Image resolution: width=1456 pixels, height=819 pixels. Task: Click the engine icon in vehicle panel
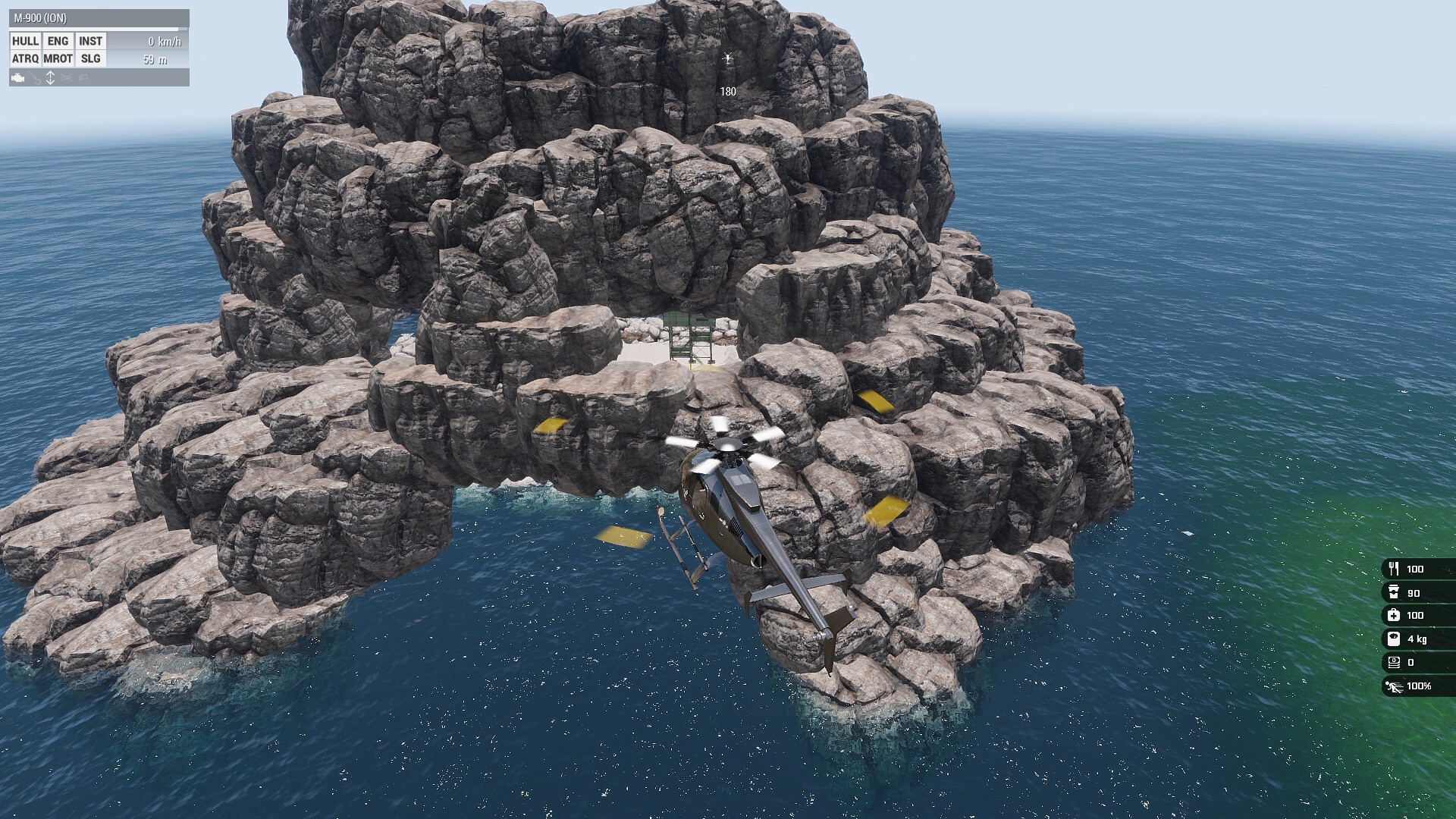pos(18,77)
